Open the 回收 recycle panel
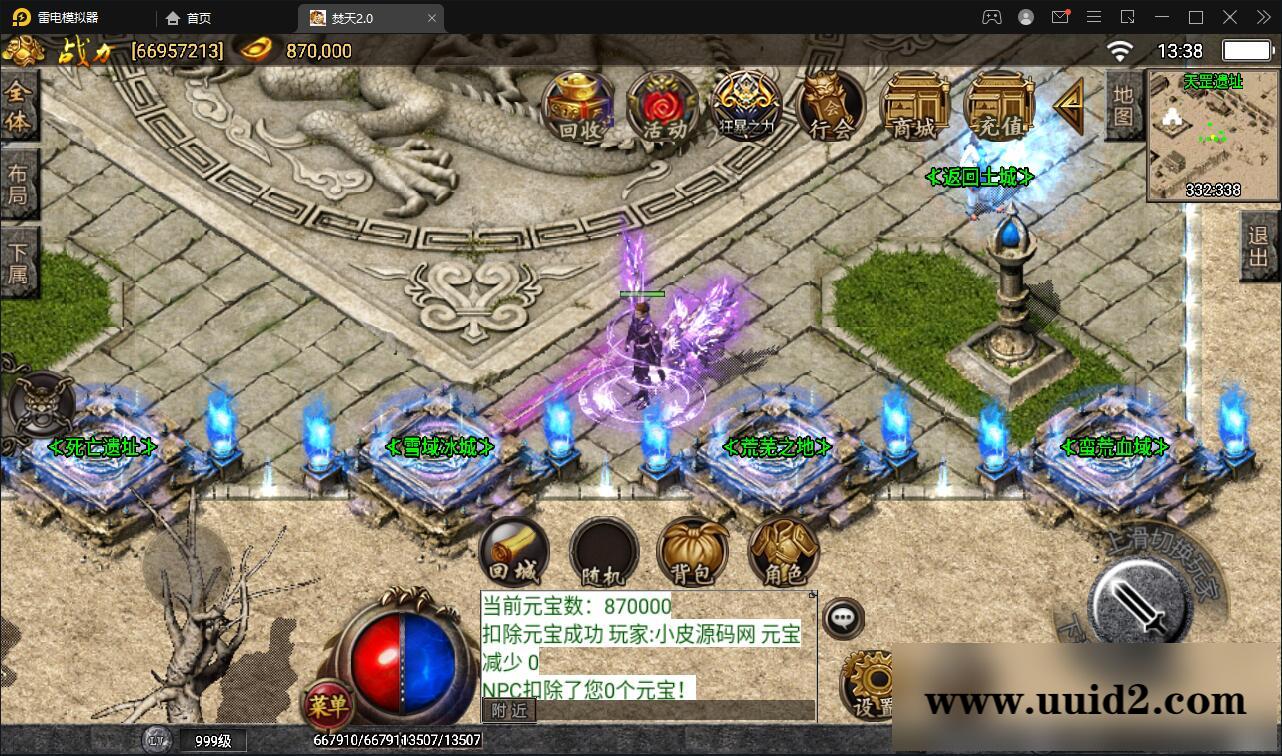The image size is (1282, 756). [x=578, y=105]
